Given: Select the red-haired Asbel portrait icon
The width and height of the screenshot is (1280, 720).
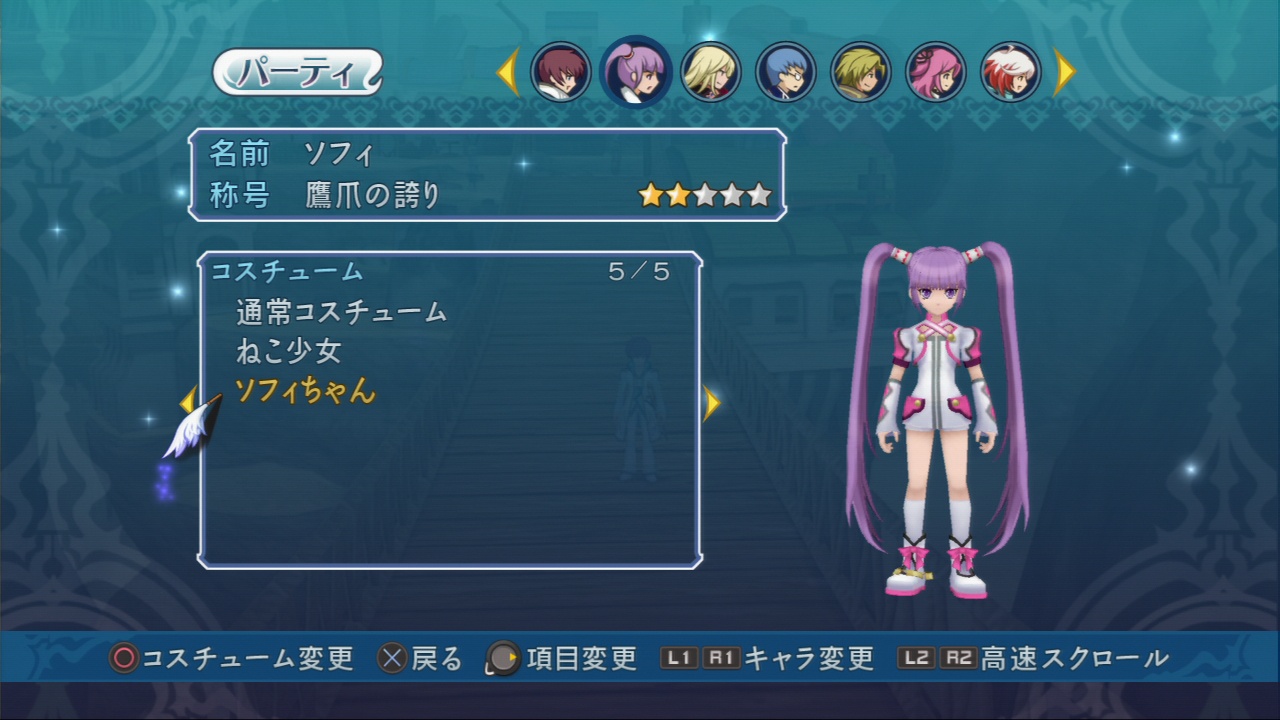Looking at the screenshot, I should click(560, 72).
